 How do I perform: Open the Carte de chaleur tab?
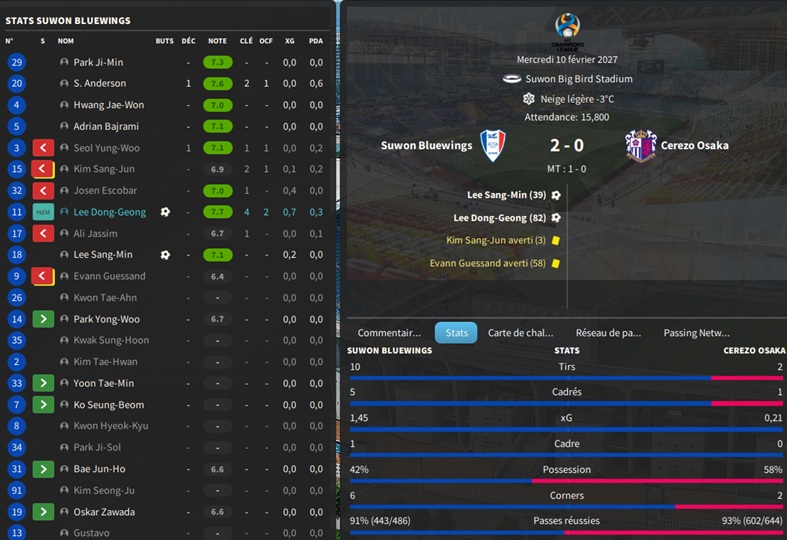coord(520,333)
